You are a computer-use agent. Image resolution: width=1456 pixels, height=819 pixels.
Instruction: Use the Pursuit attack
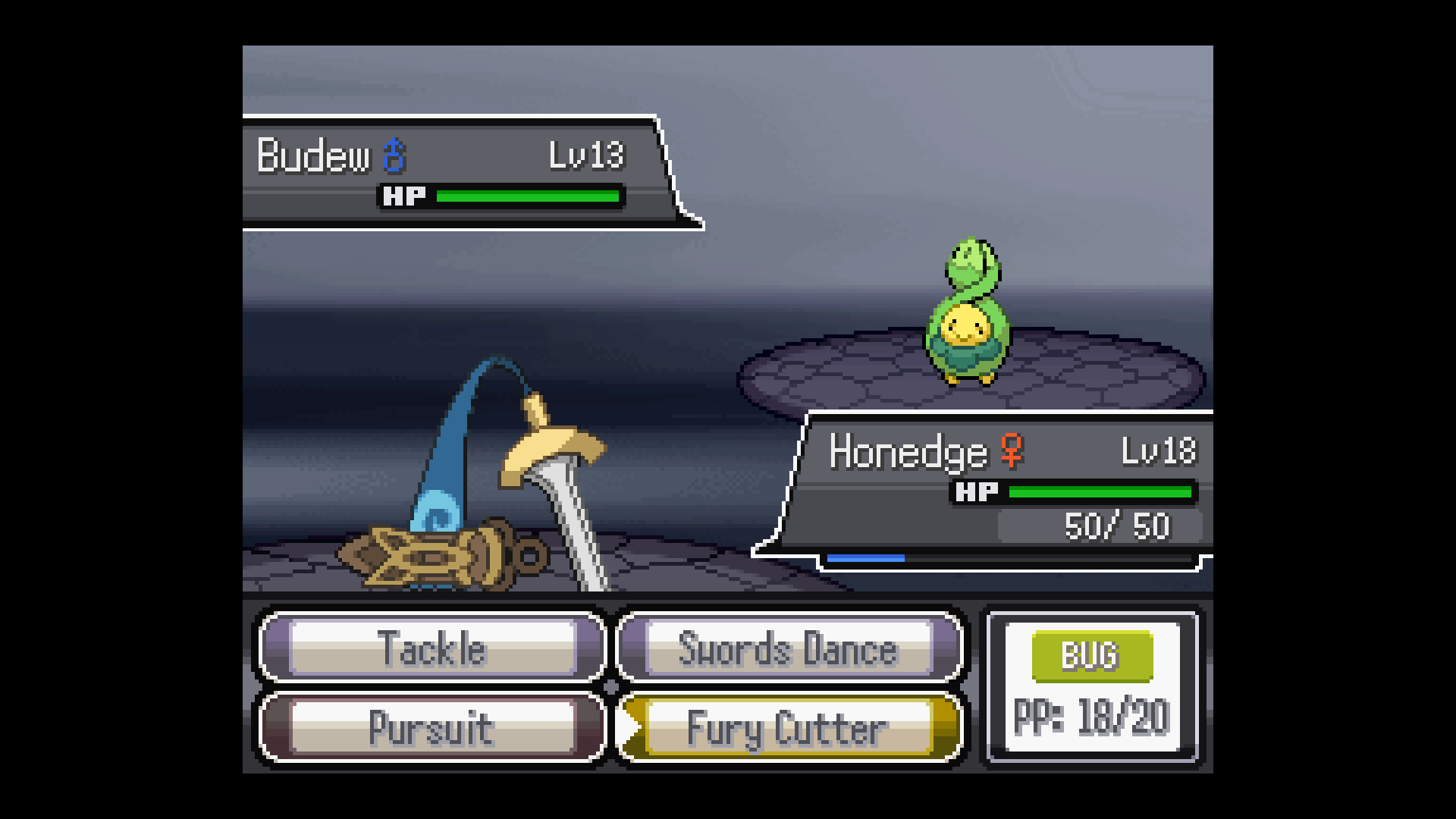432,728
